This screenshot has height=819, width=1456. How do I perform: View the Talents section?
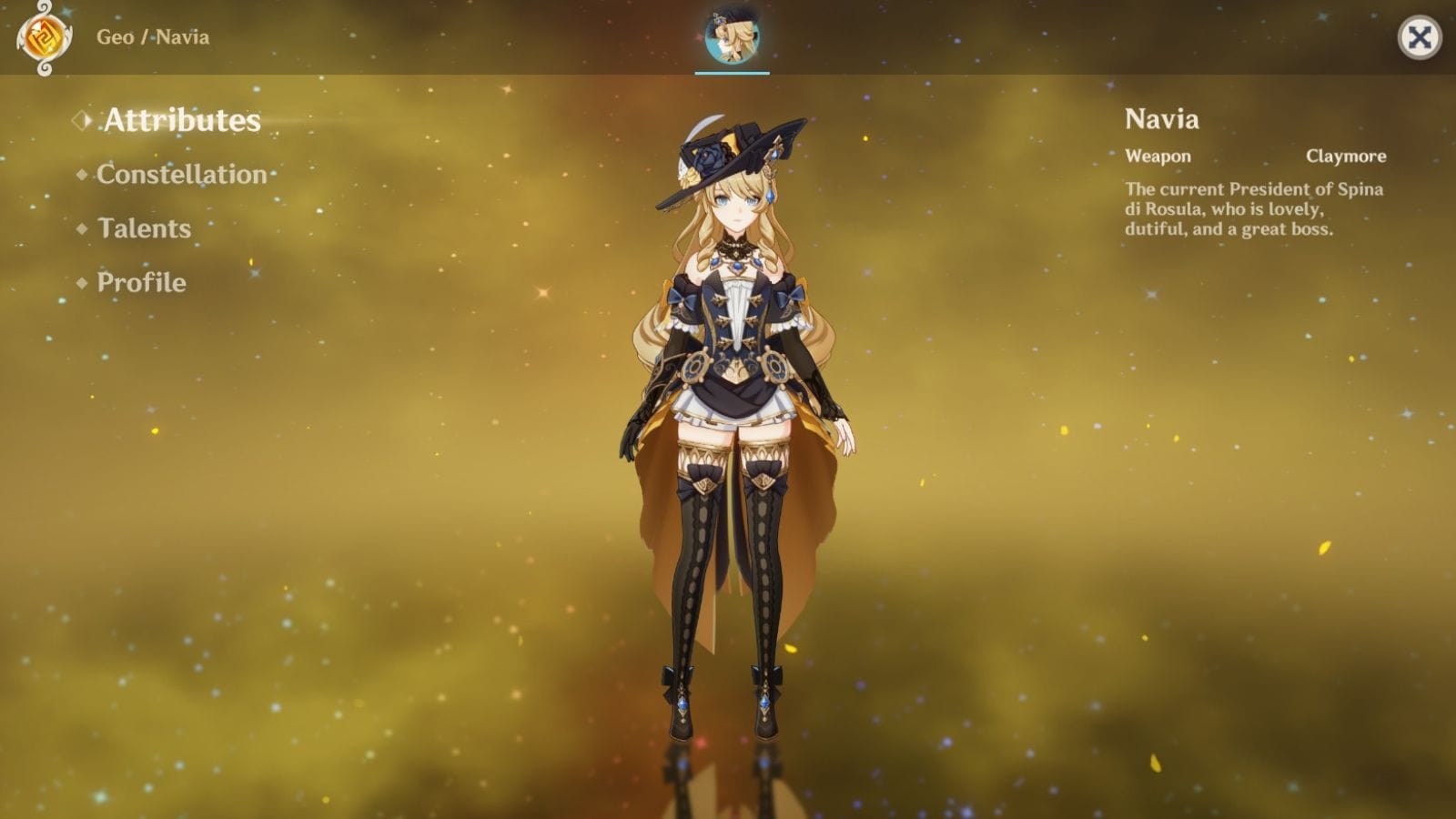click(144, 229)
